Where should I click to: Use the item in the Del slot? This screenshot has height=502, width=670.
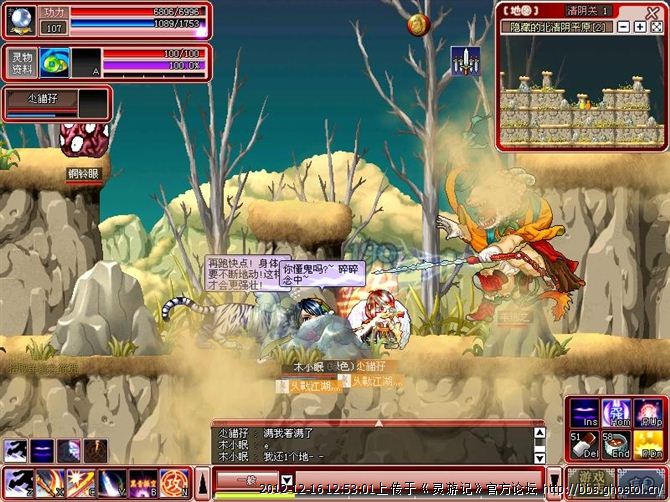[x=583, y=445]
